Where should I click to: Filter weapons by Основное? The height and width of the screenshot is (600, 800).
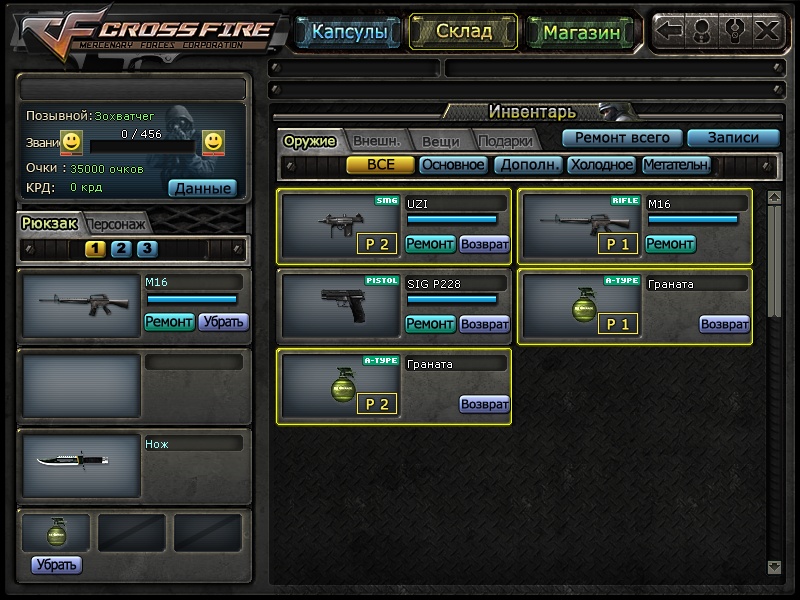(453, 165)
